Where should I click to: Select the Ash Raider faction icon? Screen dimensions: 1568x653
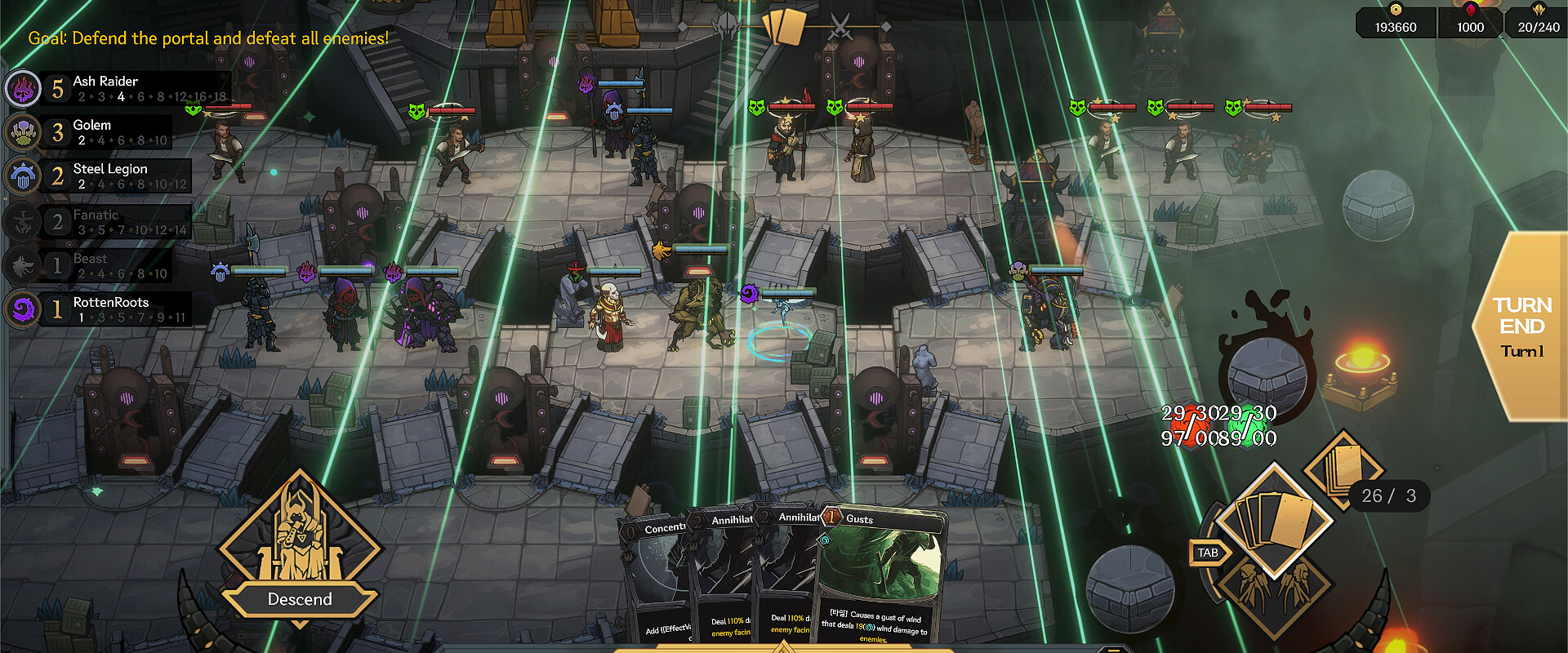click(x=24, y=88)
